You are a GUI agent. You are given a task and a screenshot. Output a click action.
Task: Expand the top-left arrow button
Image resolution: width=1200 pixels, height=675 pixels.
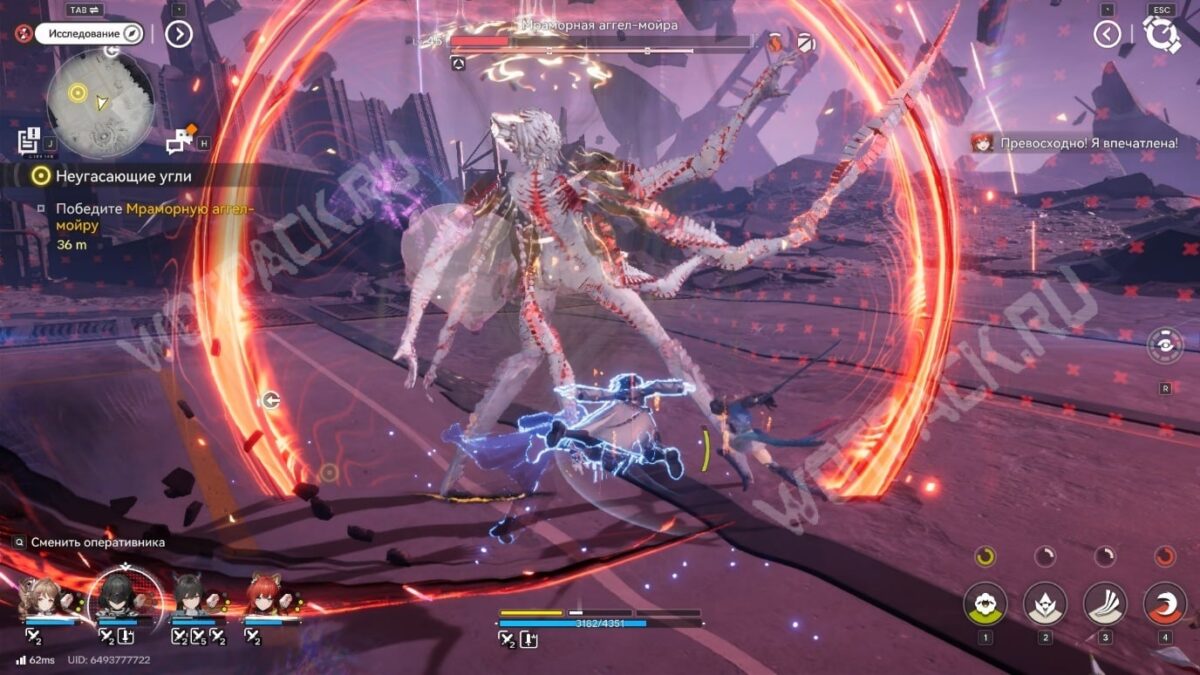pyautogui.click(x=178, y=34)
